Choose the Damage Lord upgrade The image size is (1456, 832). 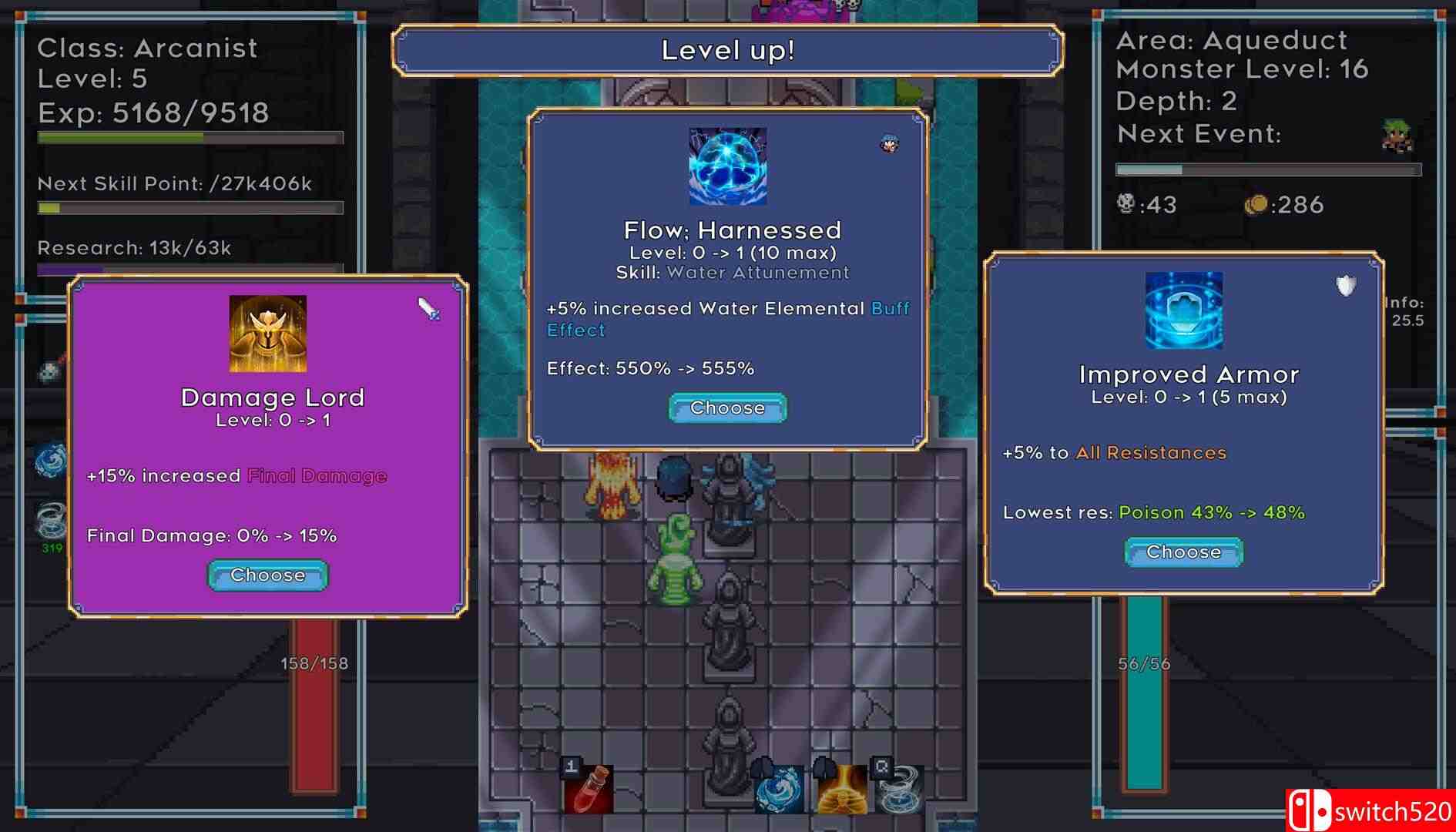(x=267, y=575)
